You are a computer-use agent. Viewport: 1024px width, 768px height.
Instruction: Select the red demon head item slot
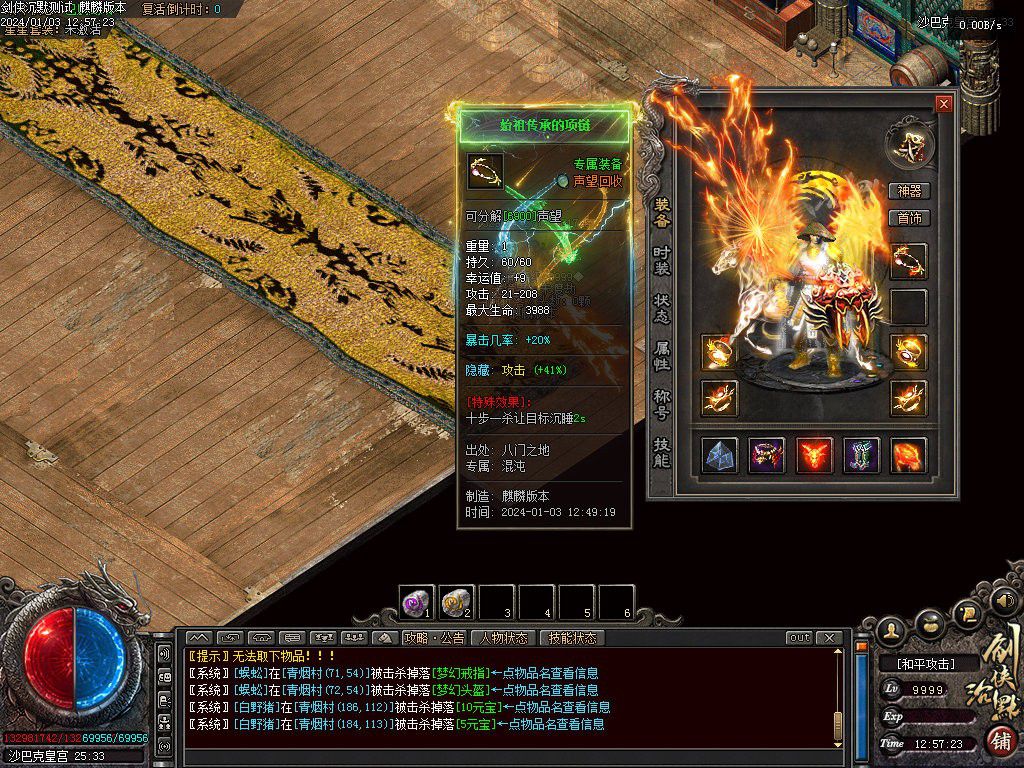coord(814,455)
